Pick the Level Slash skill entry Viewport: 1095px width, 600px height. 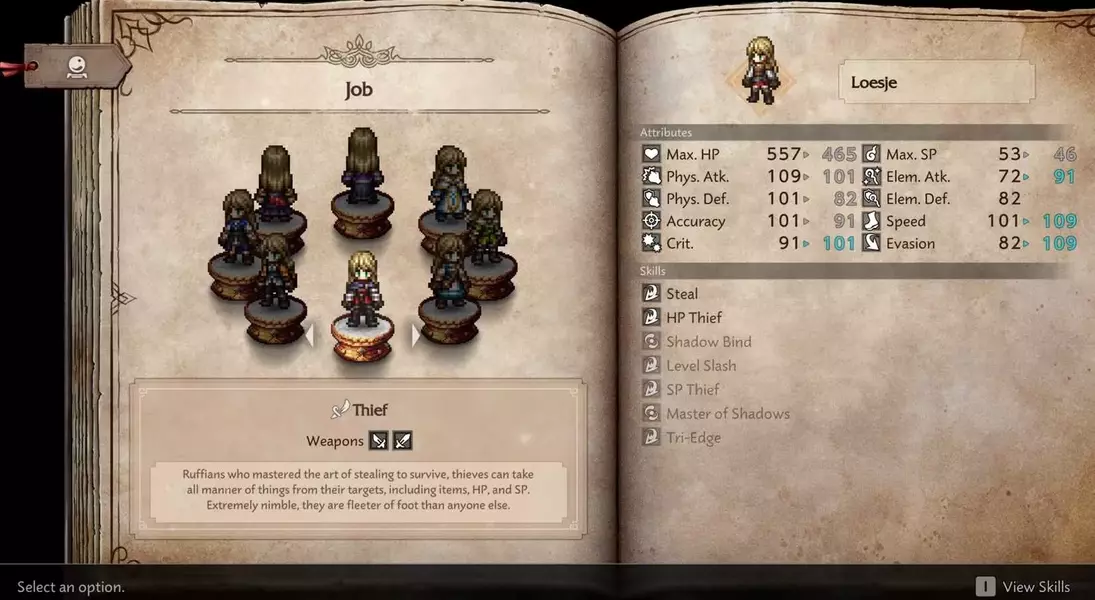coord(700,366)
